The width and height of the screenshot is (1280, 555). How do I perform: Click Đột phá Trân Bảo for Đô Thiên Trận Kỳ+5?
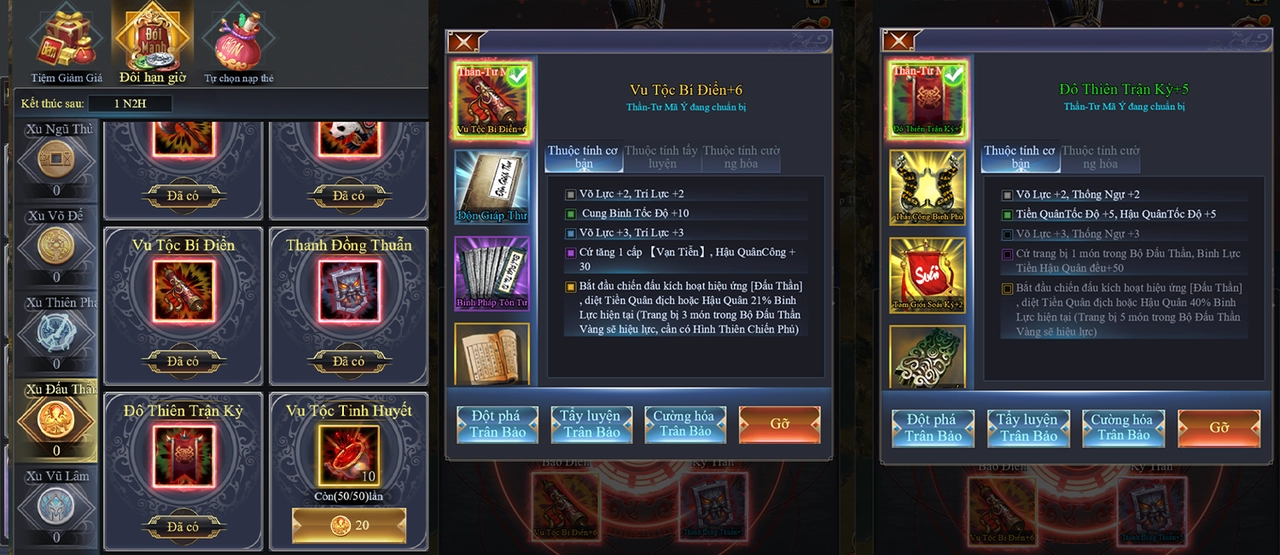point(933,427)
